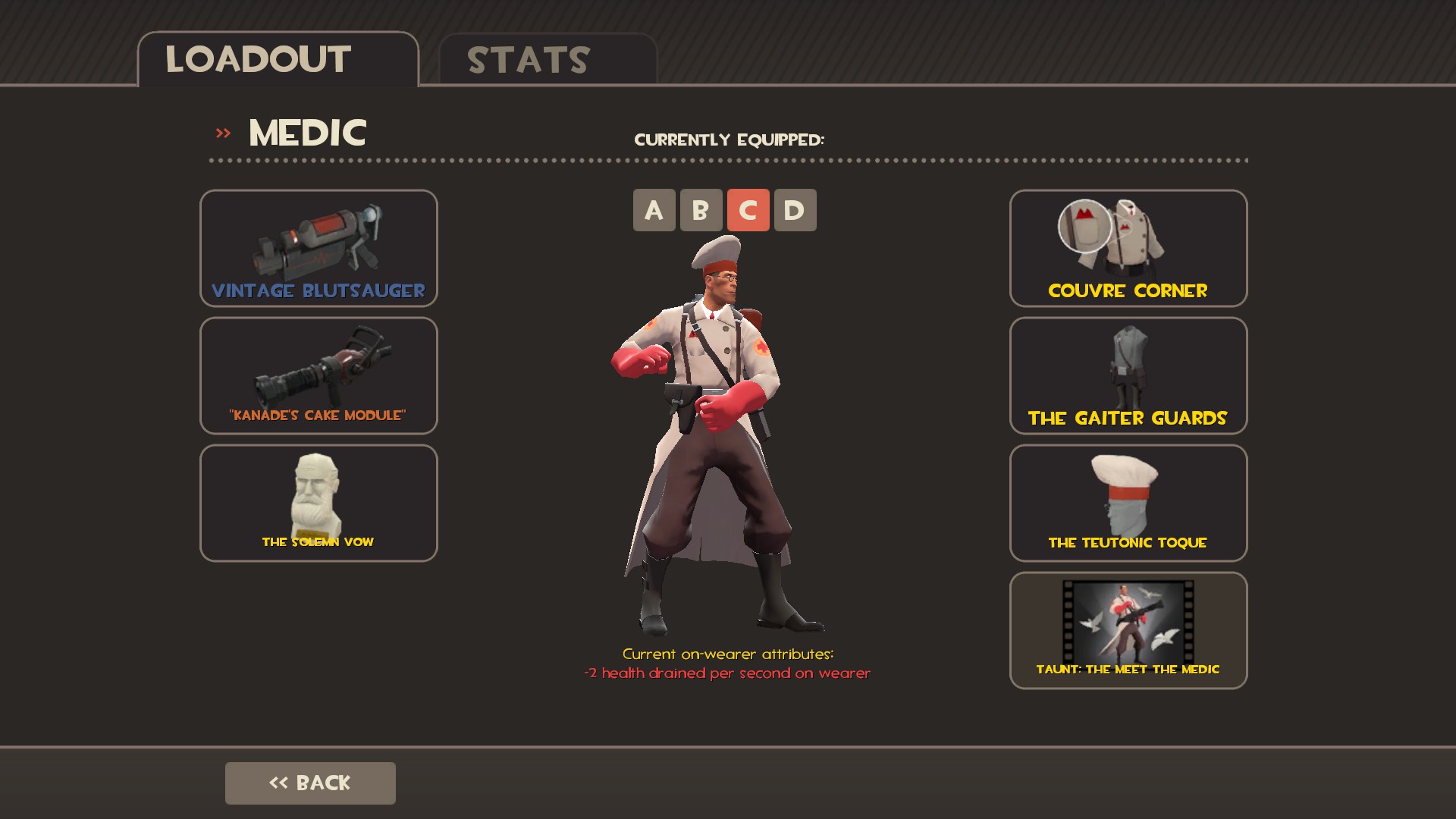Image resolution: width=1456 pixels, height=819 pixels.
Task: Select The Gaiter Guards cosmetic slot
Action: [1128, 375]
